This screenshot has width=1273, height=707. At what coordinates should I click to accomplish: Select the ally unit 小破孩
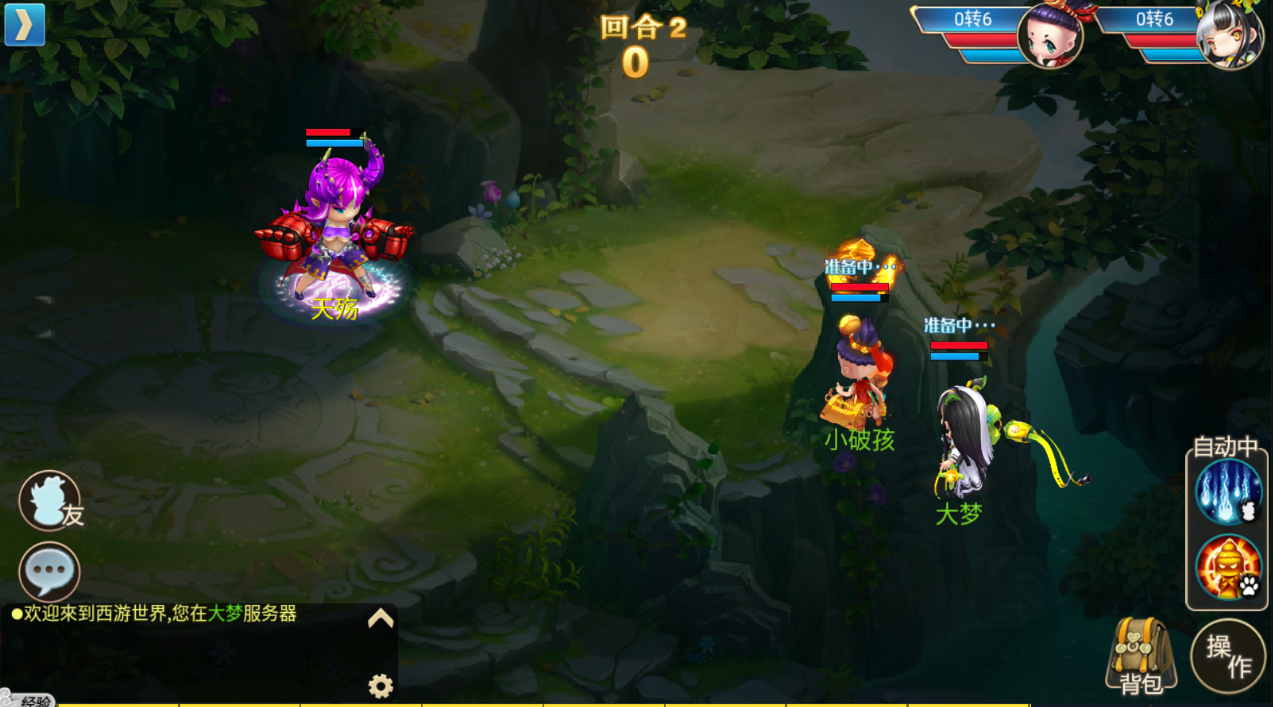(x=858, y=375)
